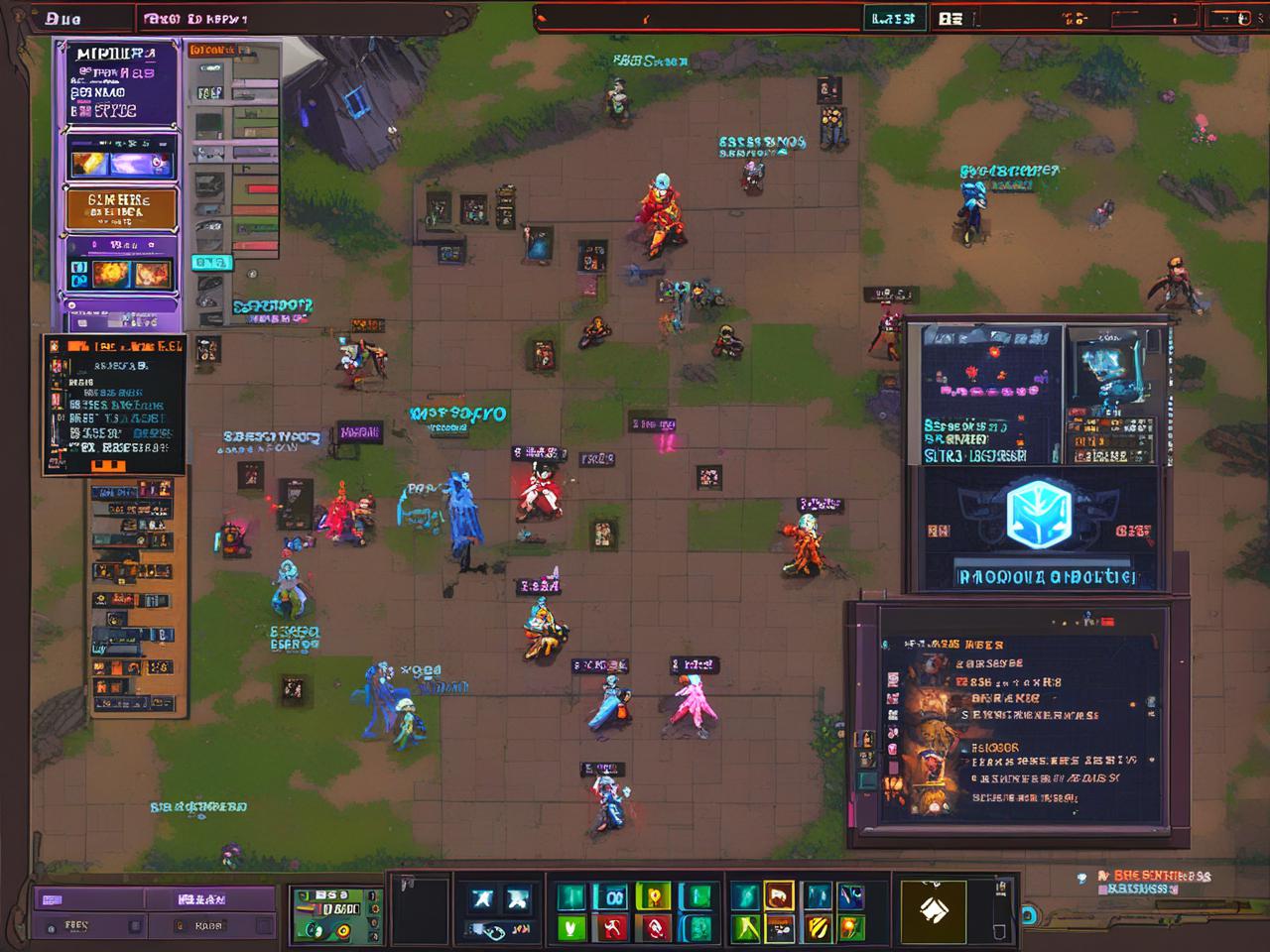Select the red circular swirl ability icon
Image resolution: width=1270 pixels, height=952 pixels.
coord(655,928)
